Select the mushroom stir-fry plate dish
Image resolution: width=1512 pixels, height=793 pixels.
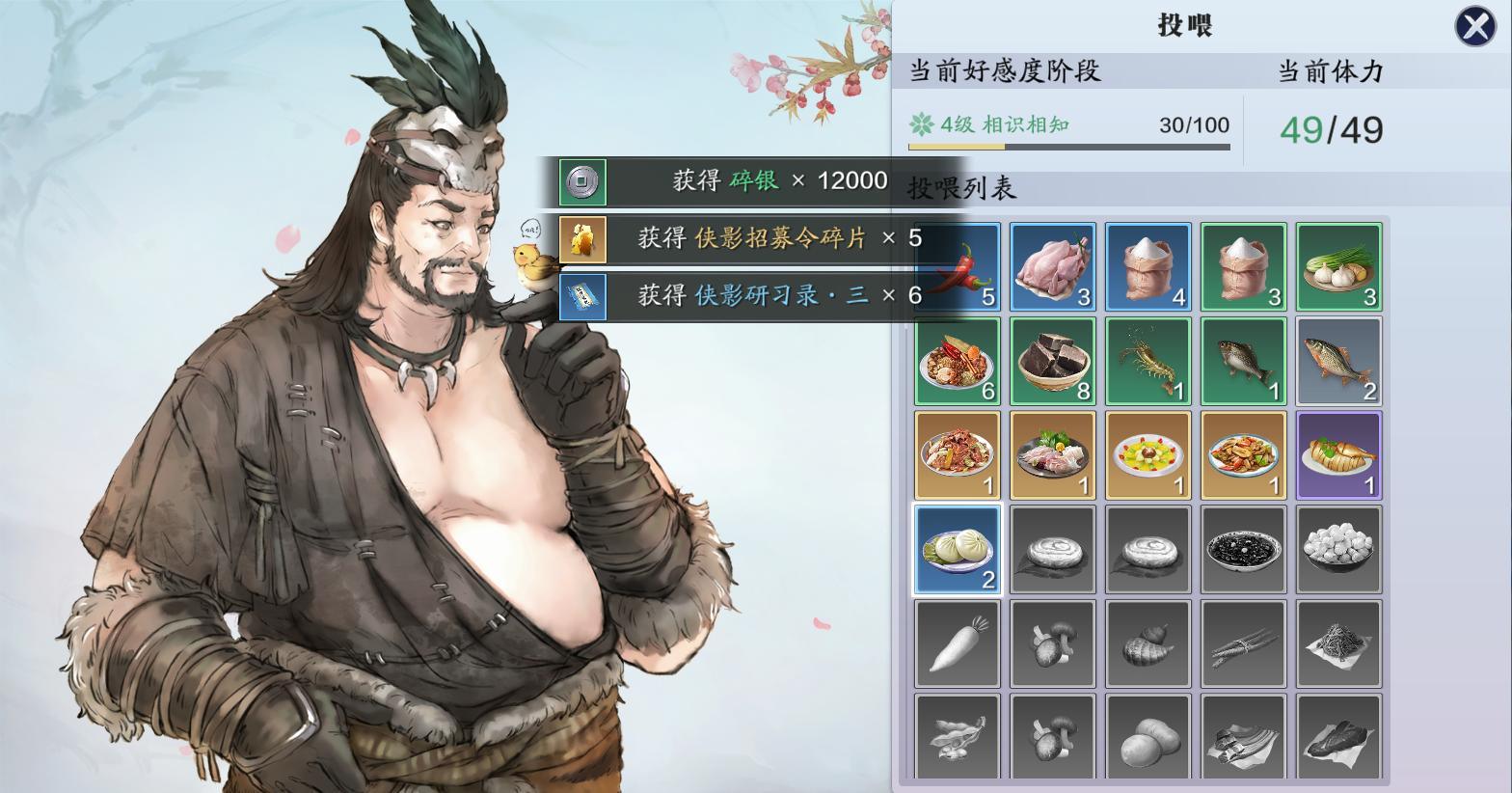[x=1243, y=454]
